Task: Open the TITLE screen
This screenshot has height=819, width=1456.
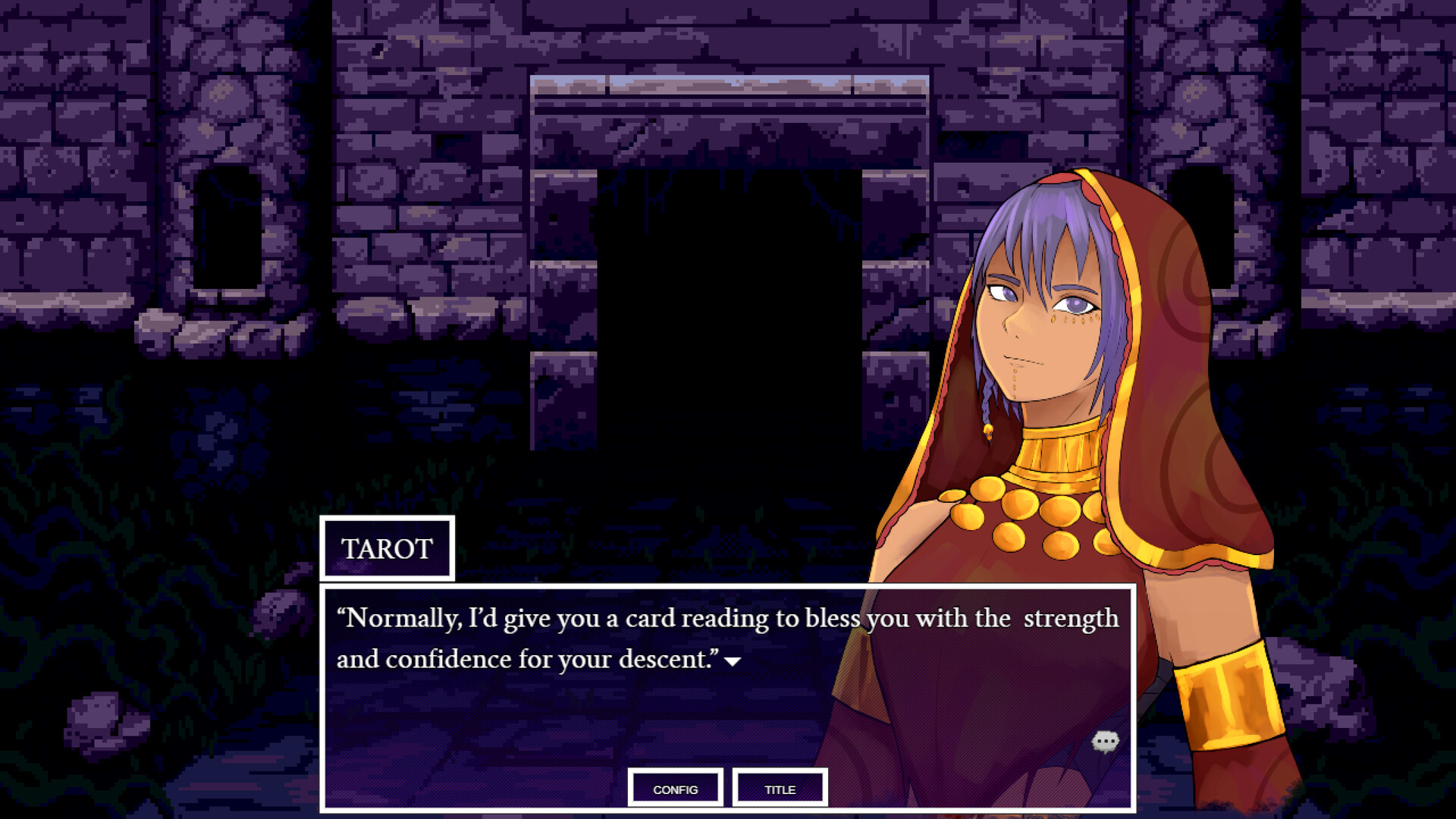Action: (779, 789)
